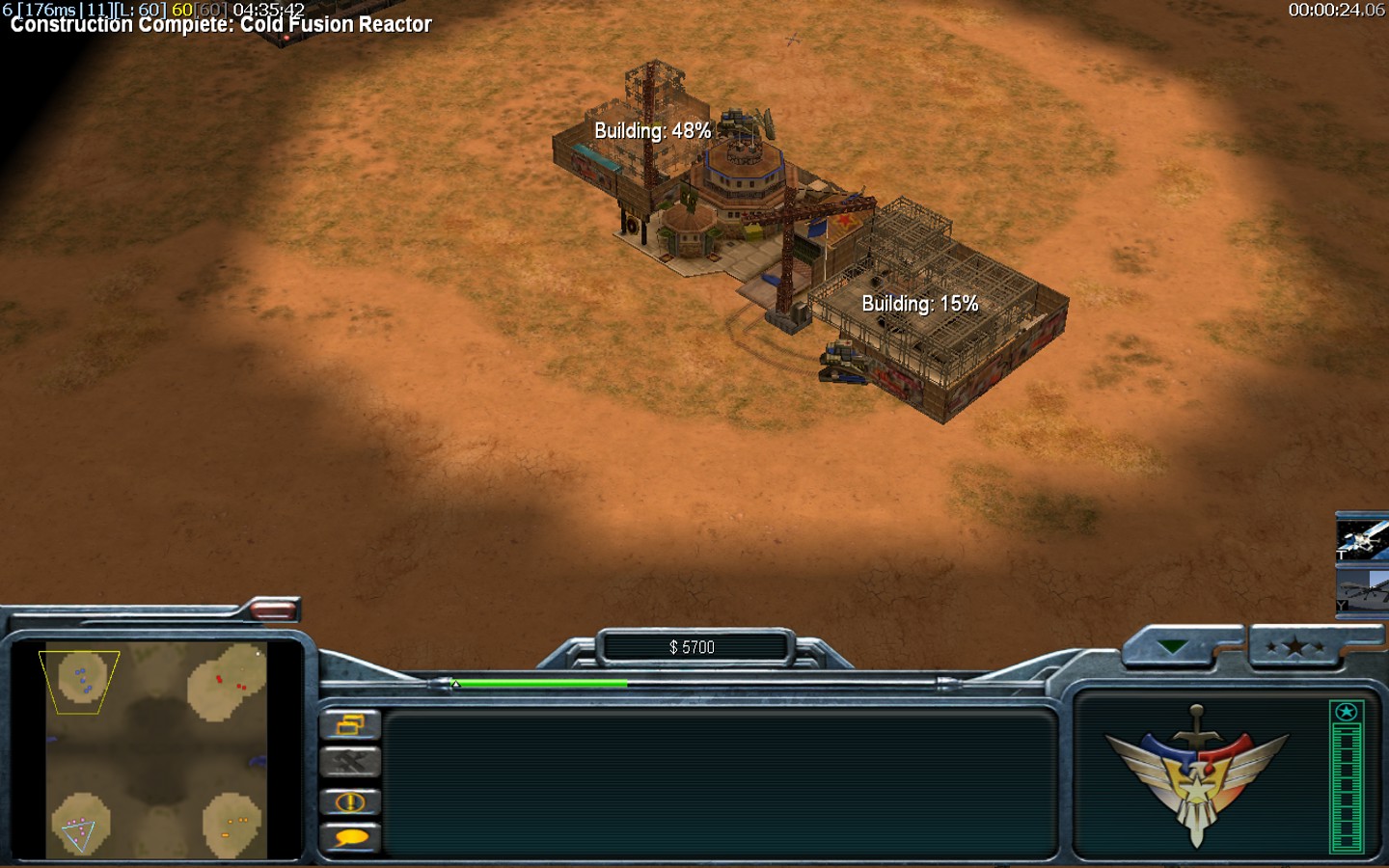Image resolution: width=1389 pixels, height=868 pixels.
Task: Select the idle worker button with yellow rectangles
Action: [350, 724]
